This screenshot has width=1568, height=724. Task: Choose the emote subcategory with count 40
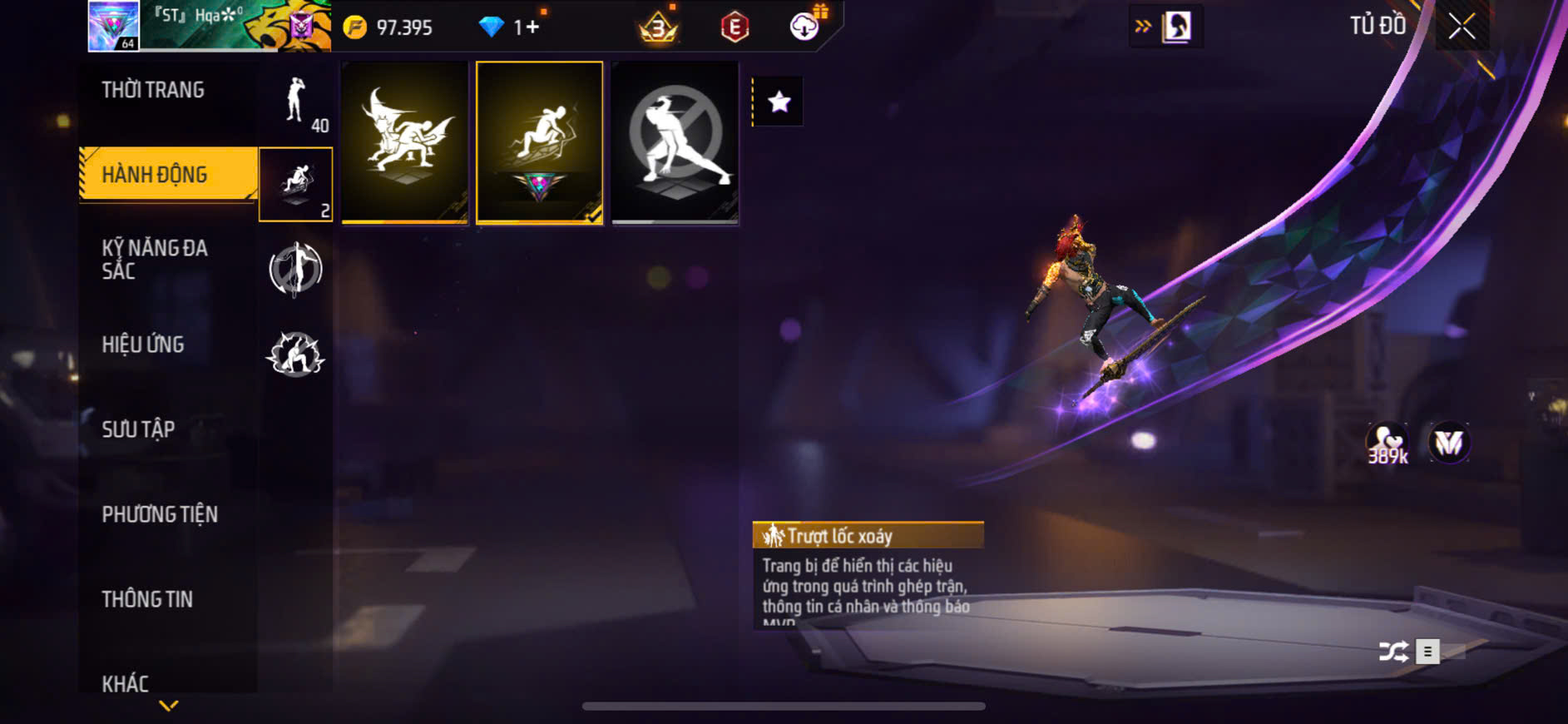[x=296, y=102]
